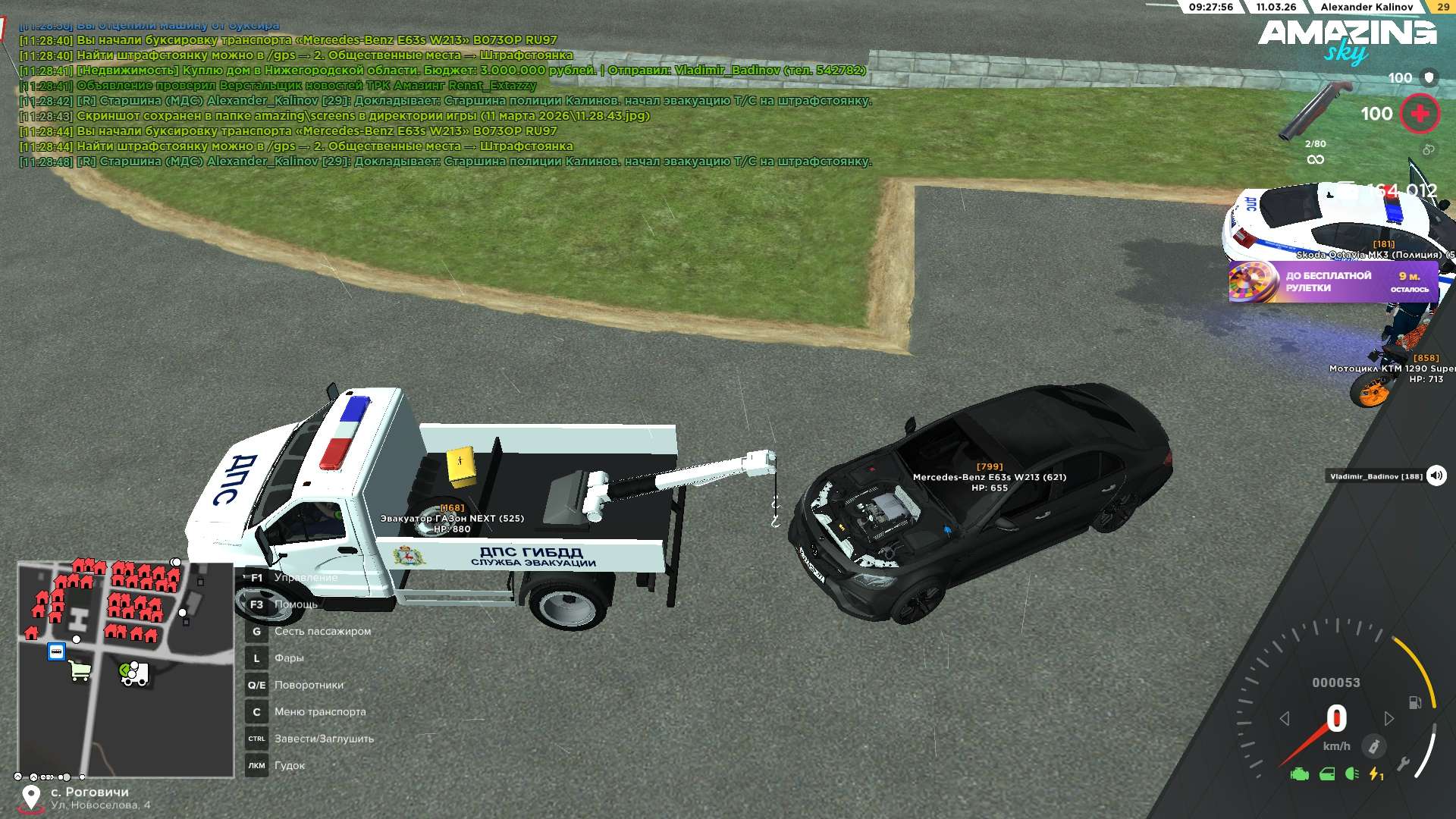Open the free roulette banner
Image resolution: width=1456 pixels, height=819 pixels.
tap(1332, 282)
